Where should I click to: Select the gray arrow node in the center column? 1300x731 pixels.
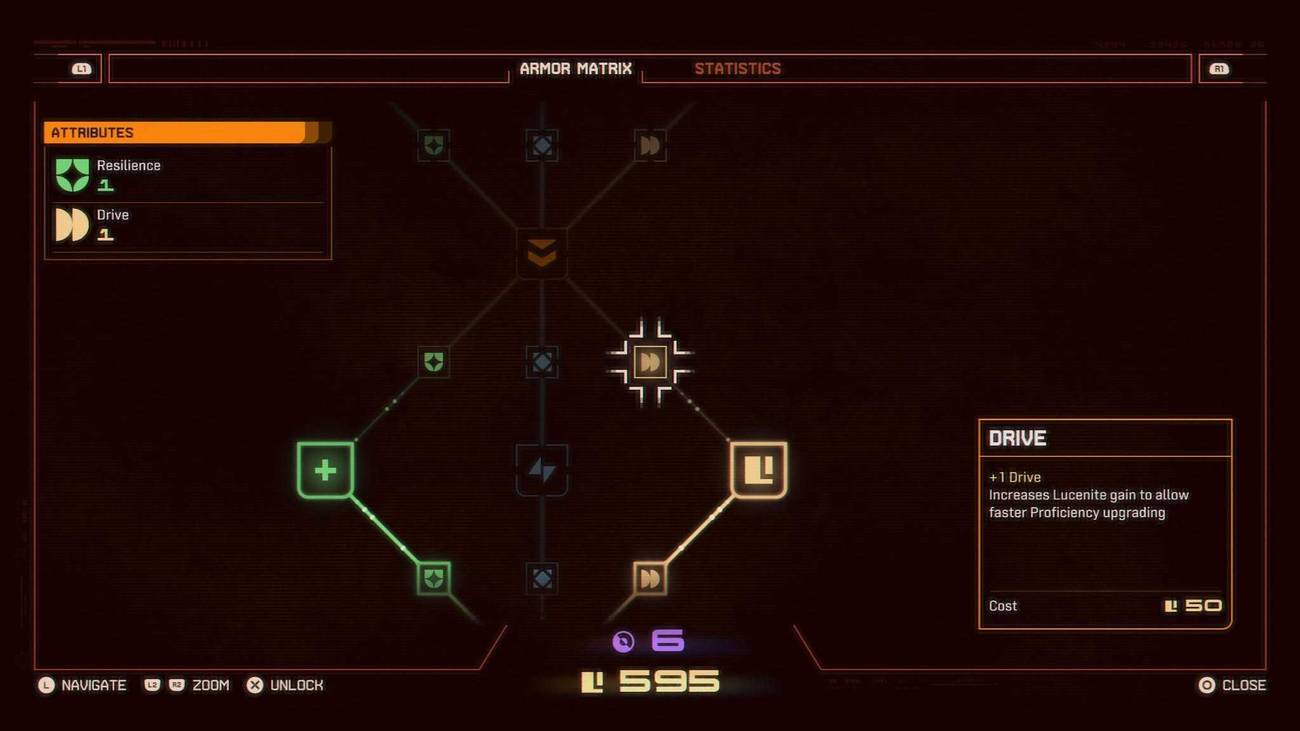[542, 470]
